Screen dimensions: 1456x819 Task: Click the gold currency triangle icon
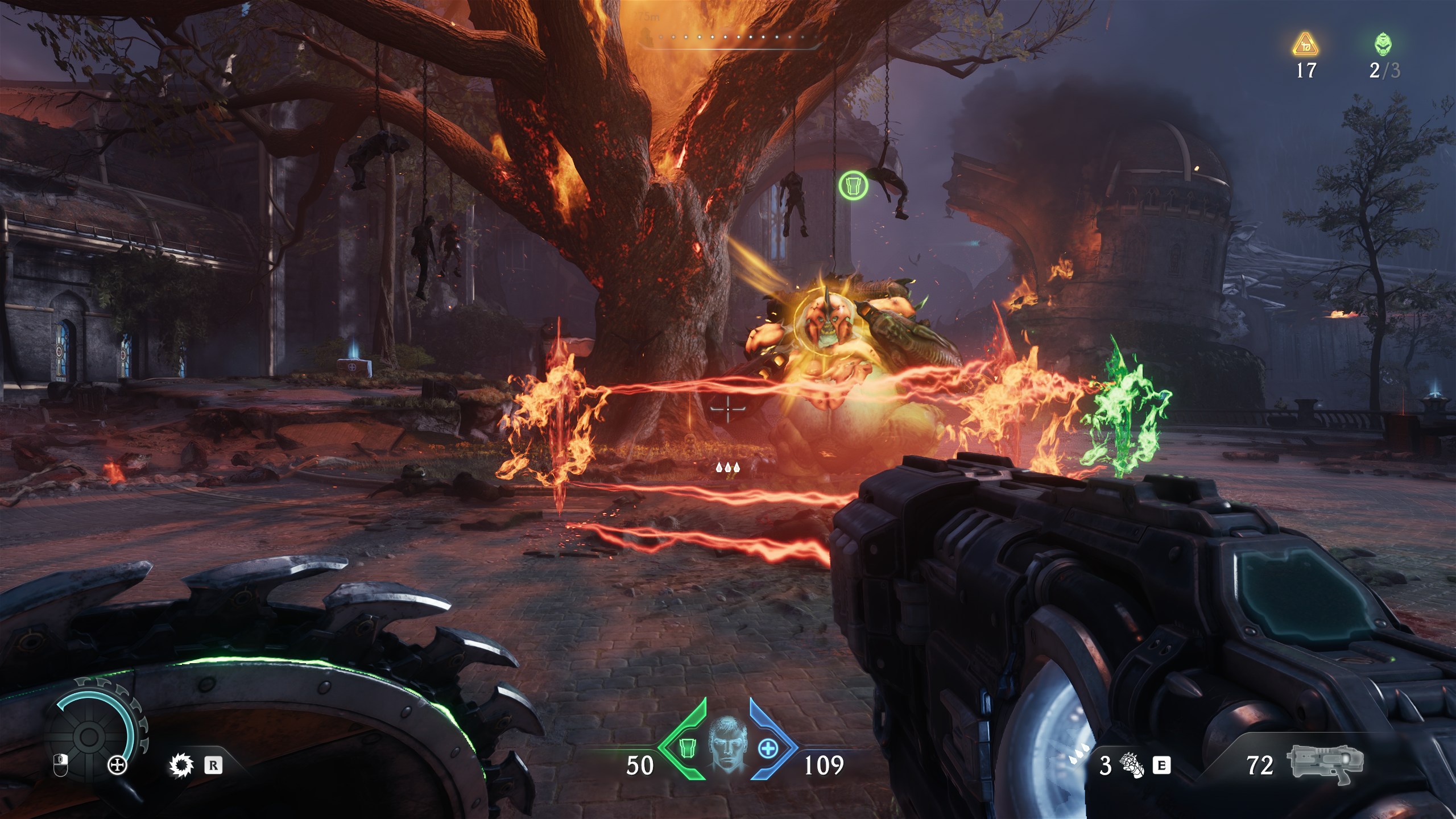(x=1305, y=44)
